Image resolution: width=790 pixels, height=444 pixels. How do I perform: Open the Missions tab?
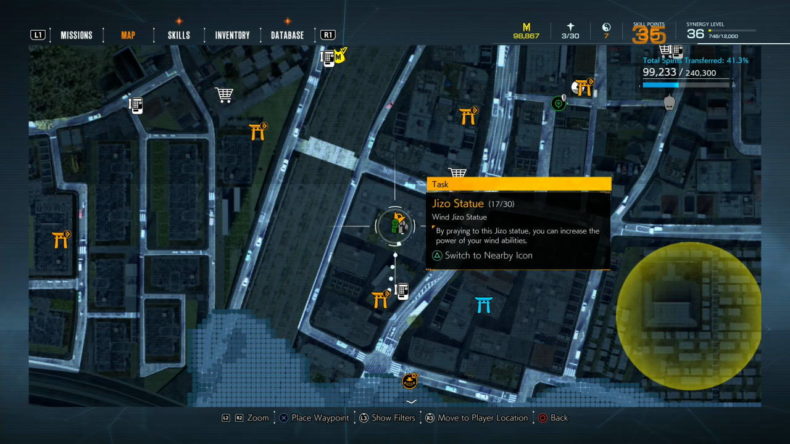pos(76,35)
